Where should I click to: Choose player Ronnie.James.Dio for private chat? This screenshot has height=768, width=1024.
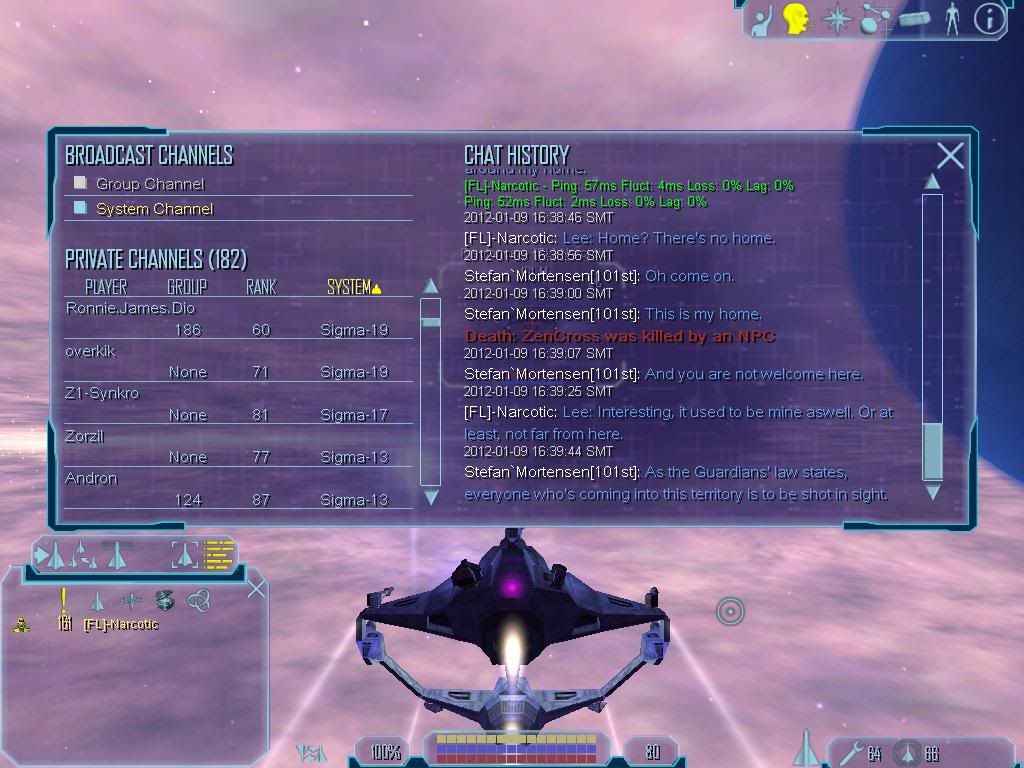tap(130, 308)
